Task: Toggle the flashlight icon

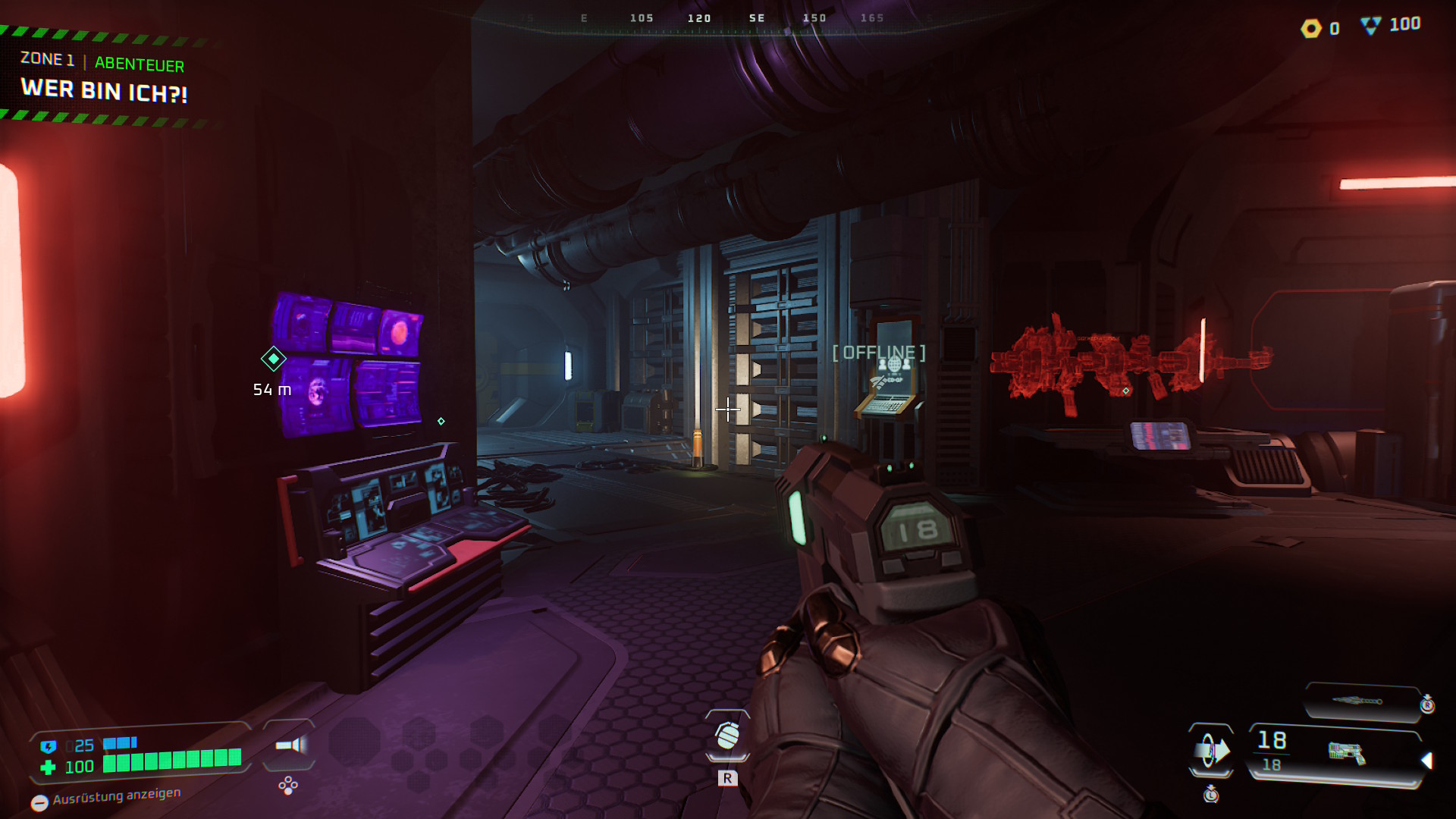Action: point(290,745)
